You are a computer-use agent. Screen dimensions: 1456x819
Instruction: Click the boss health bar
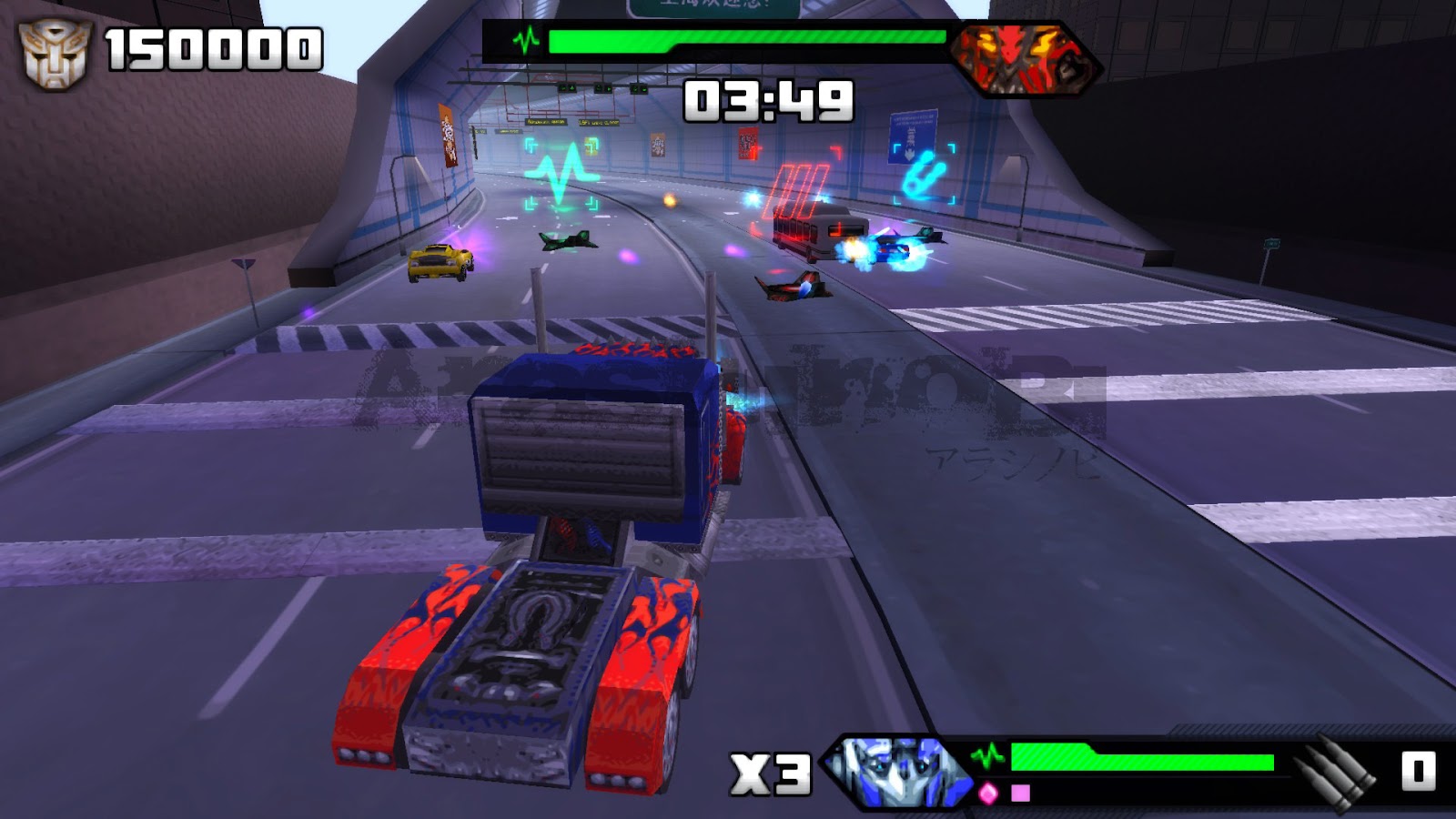746,38
